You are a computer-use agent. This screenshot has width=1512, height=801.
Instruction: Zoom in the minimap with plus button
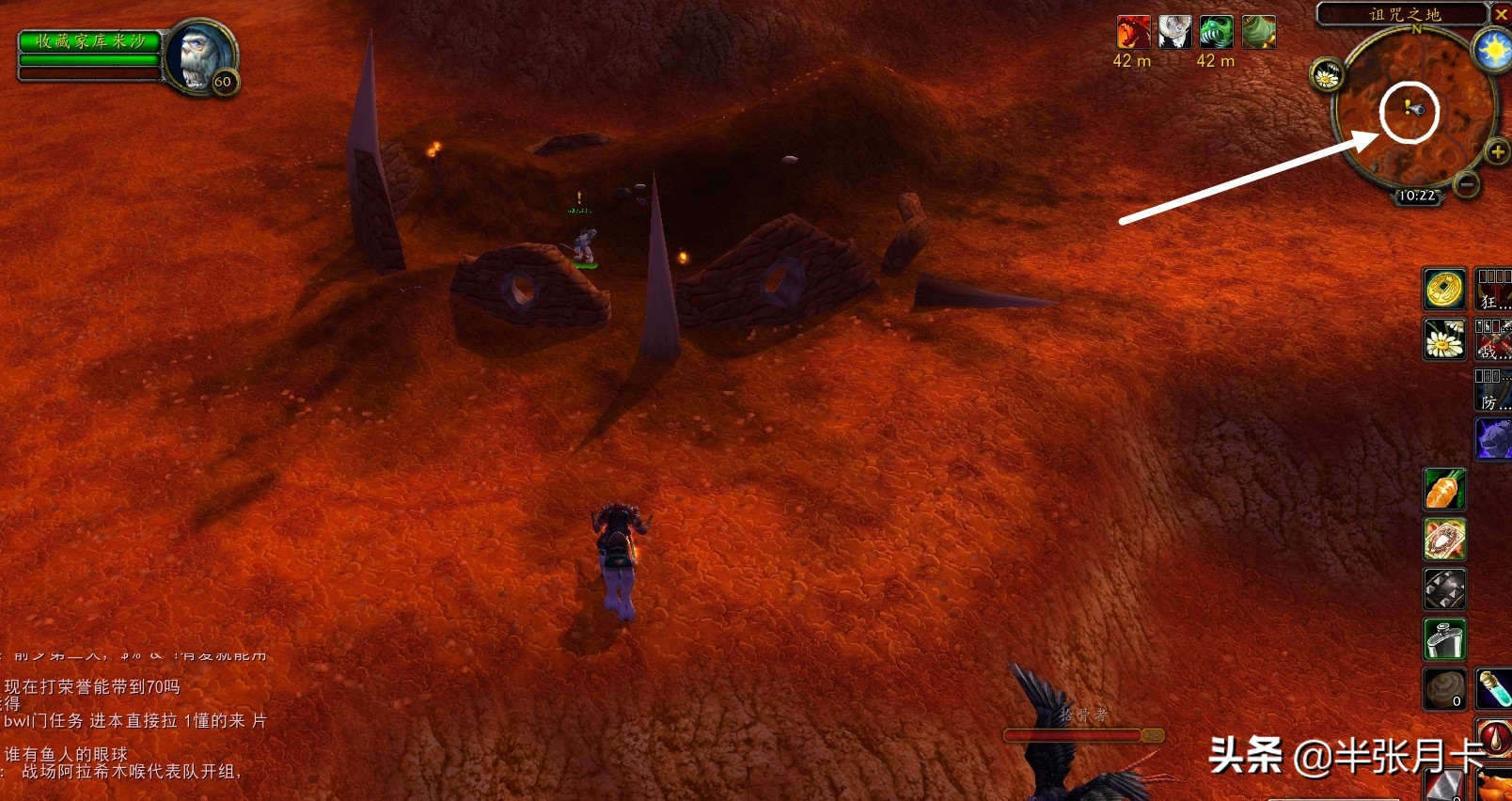pyautogui.click(x=1497, y=151)
